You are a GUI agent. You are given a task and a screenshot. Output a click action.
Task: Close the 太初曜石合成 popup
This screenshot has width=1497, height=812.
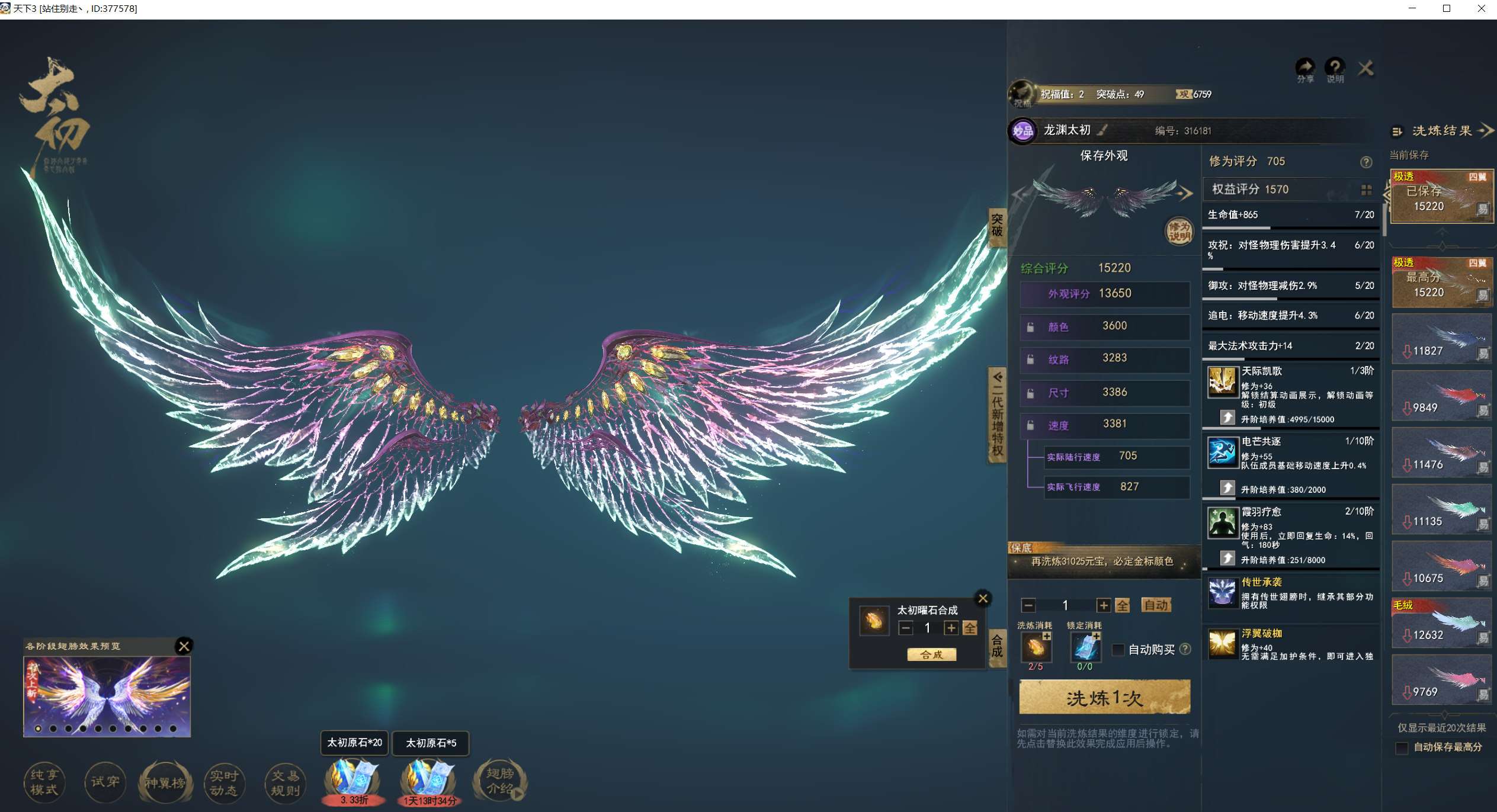983,598
